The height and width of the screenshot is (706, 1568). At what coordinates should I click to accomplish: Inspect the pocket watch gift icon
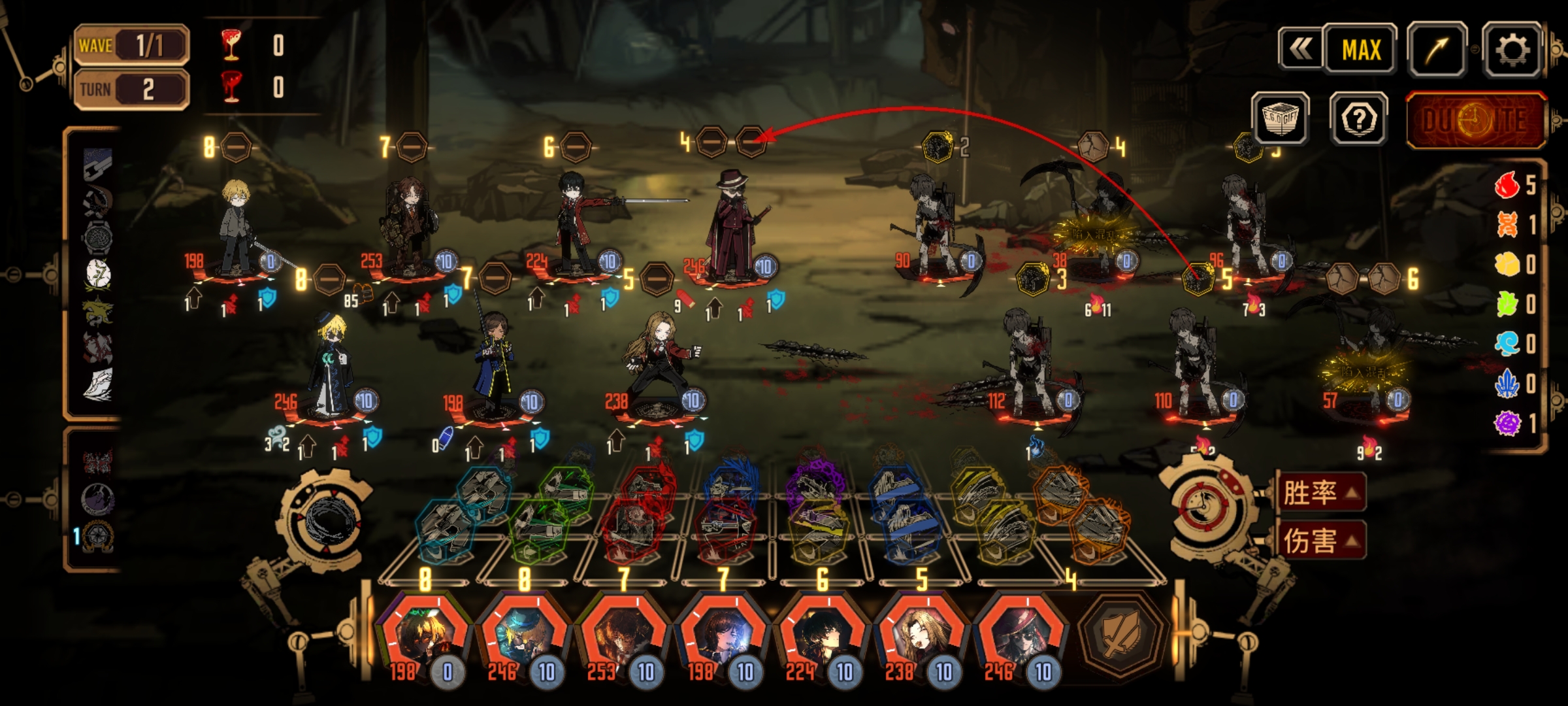click(98, 237)
